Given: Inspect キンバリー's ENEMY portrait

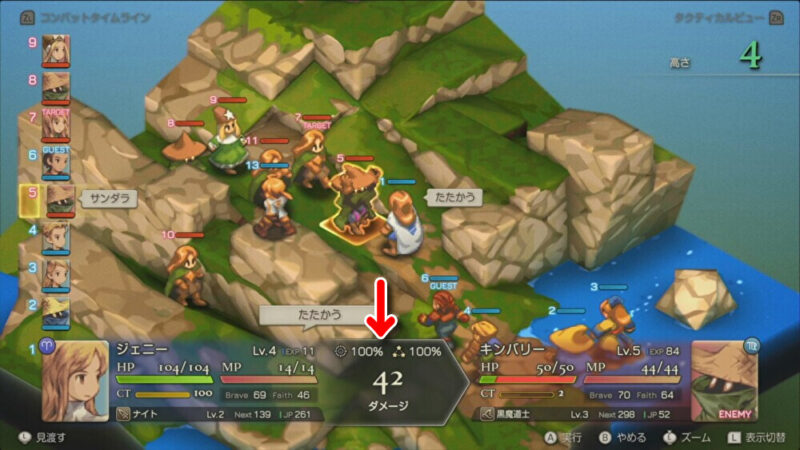Looking at the screenshot, I should tap(724, 381).
